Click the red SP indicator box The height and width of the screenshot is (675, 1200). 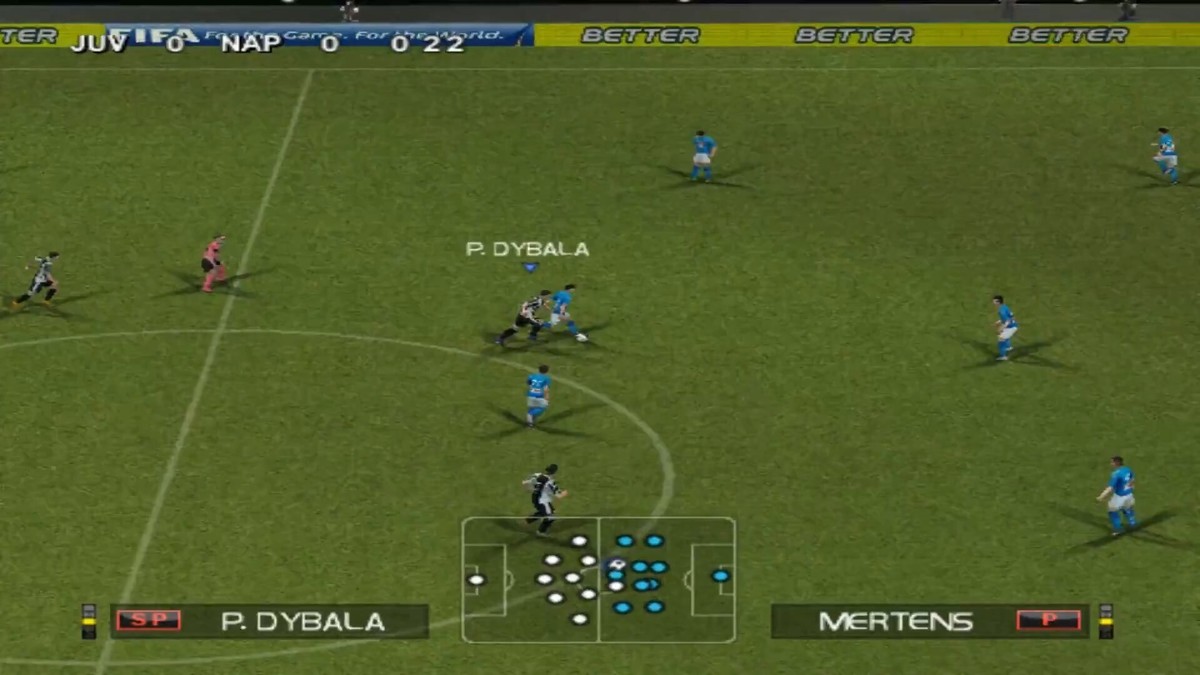pyautogui.click(x=148, y=620)
